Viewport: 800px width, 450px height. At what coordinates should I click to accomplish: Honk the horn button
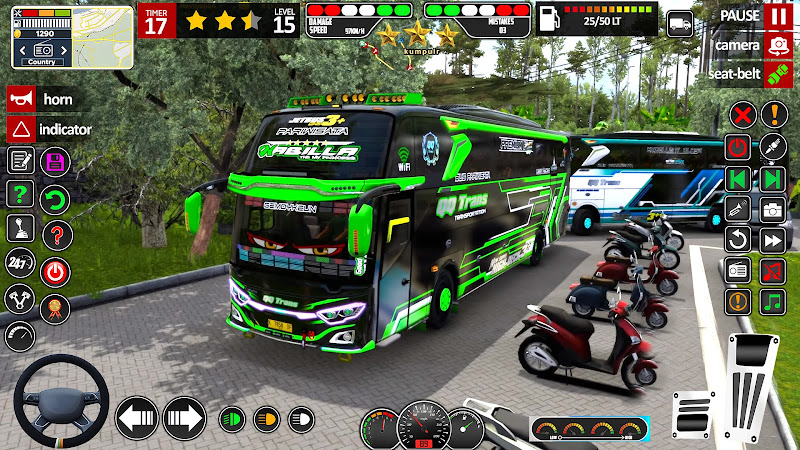19,99
